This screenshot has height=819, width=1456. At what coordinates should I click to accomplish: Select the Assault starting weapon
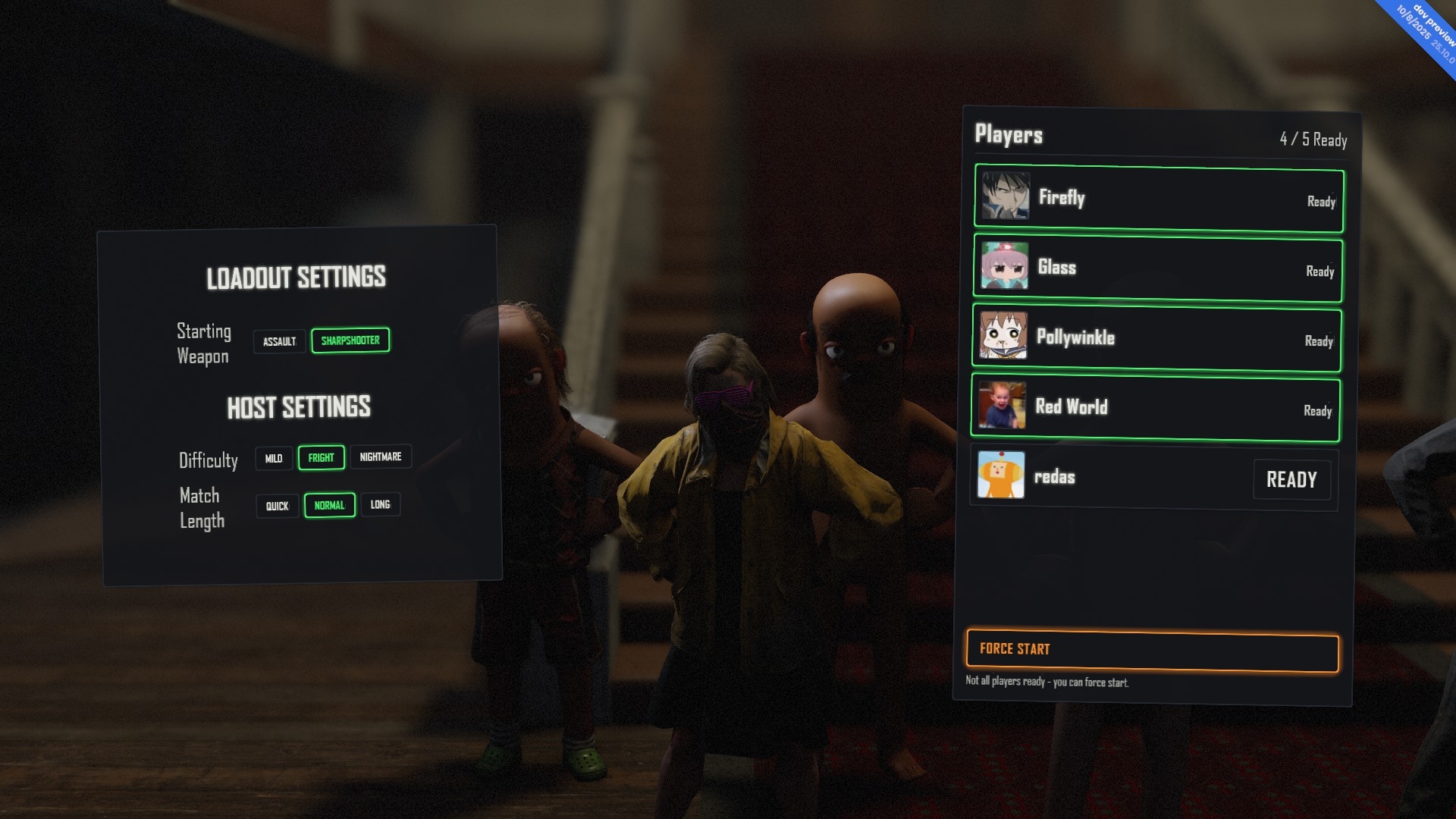[279, 341]
